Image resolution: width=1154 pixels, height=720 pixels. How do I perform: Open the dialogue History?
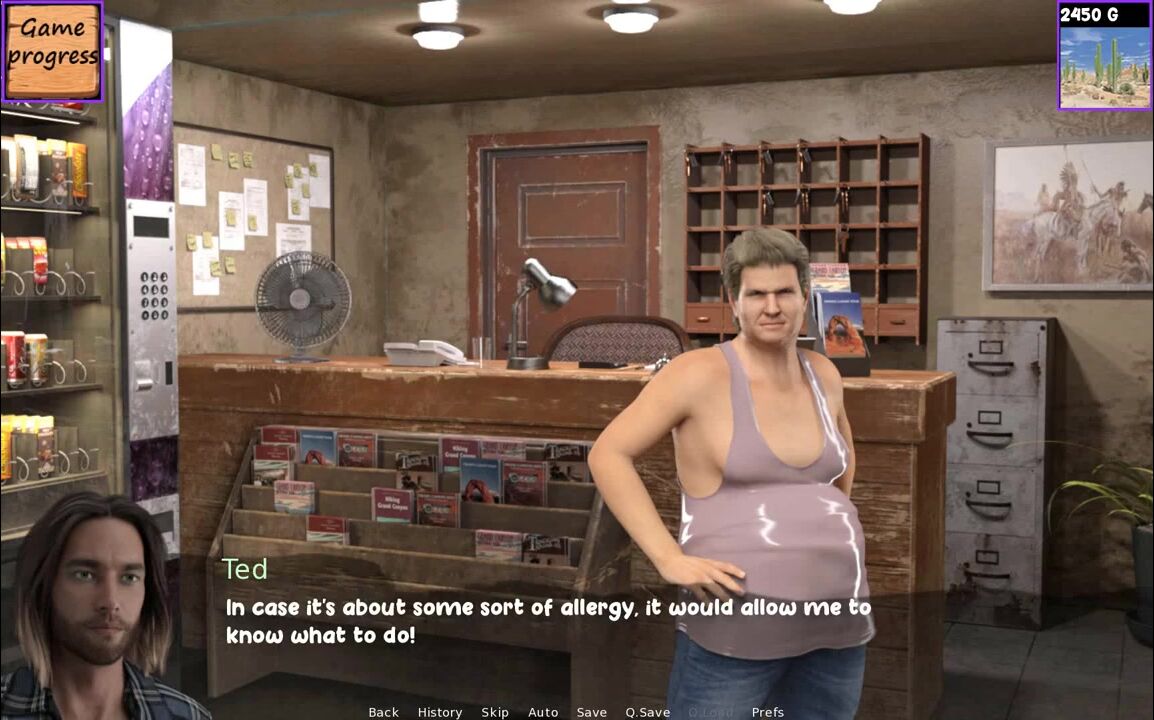tap(440, 712)
